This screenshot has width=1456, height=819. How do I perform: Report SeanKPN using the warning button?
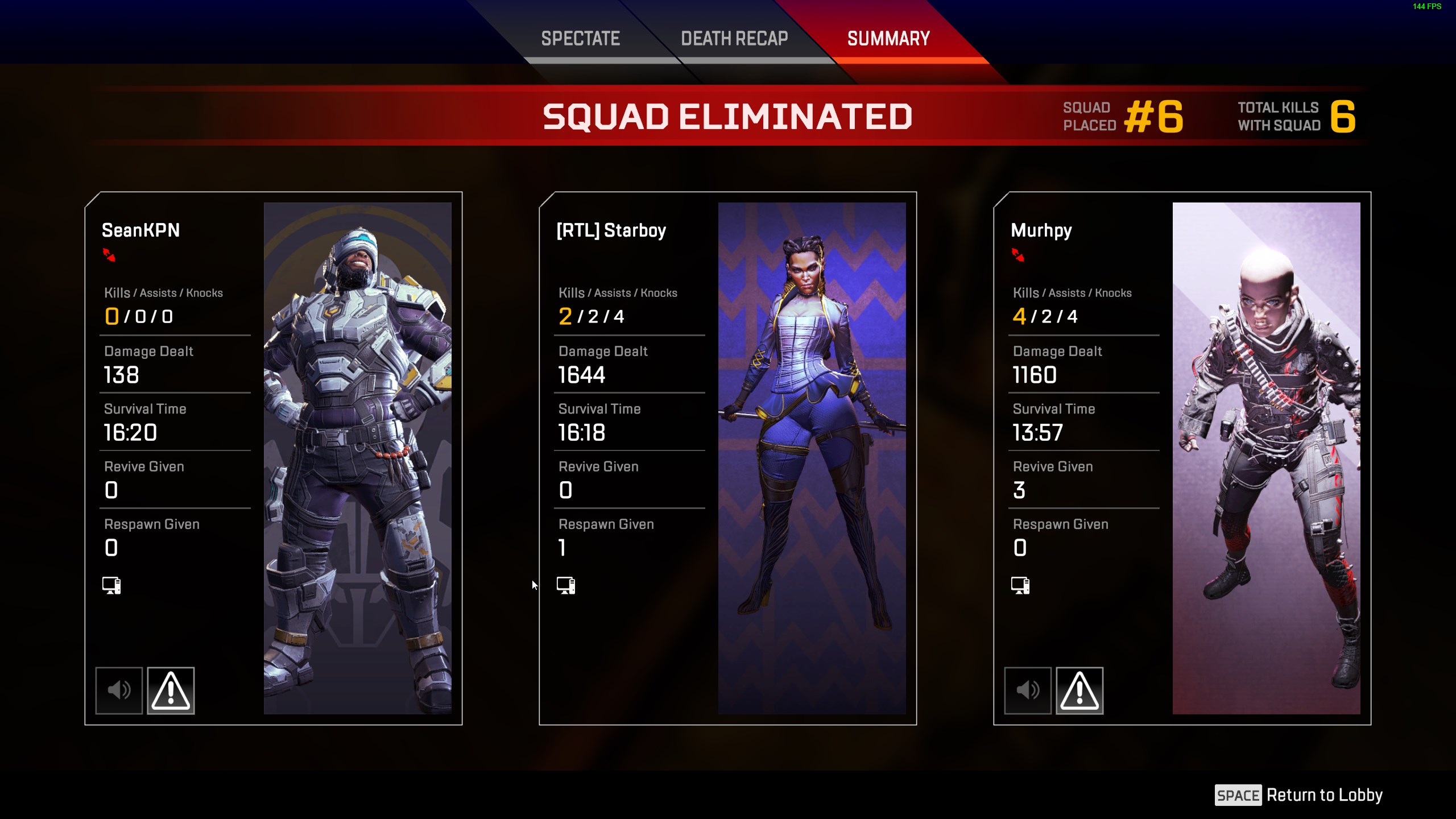171,690
